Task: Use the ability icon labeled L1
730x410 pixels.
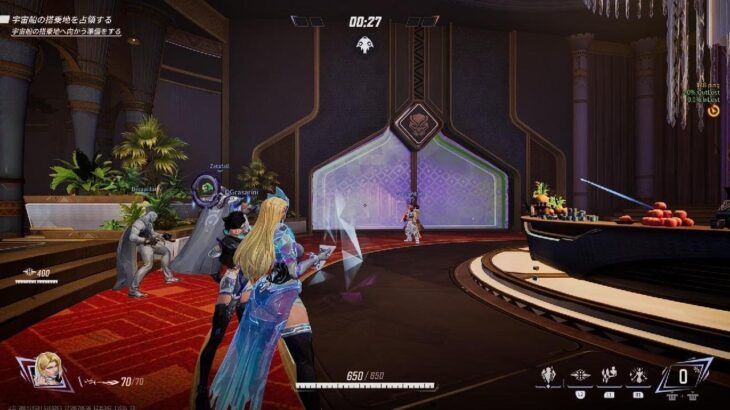Action: pyautogui.click(x=609, y=377)
